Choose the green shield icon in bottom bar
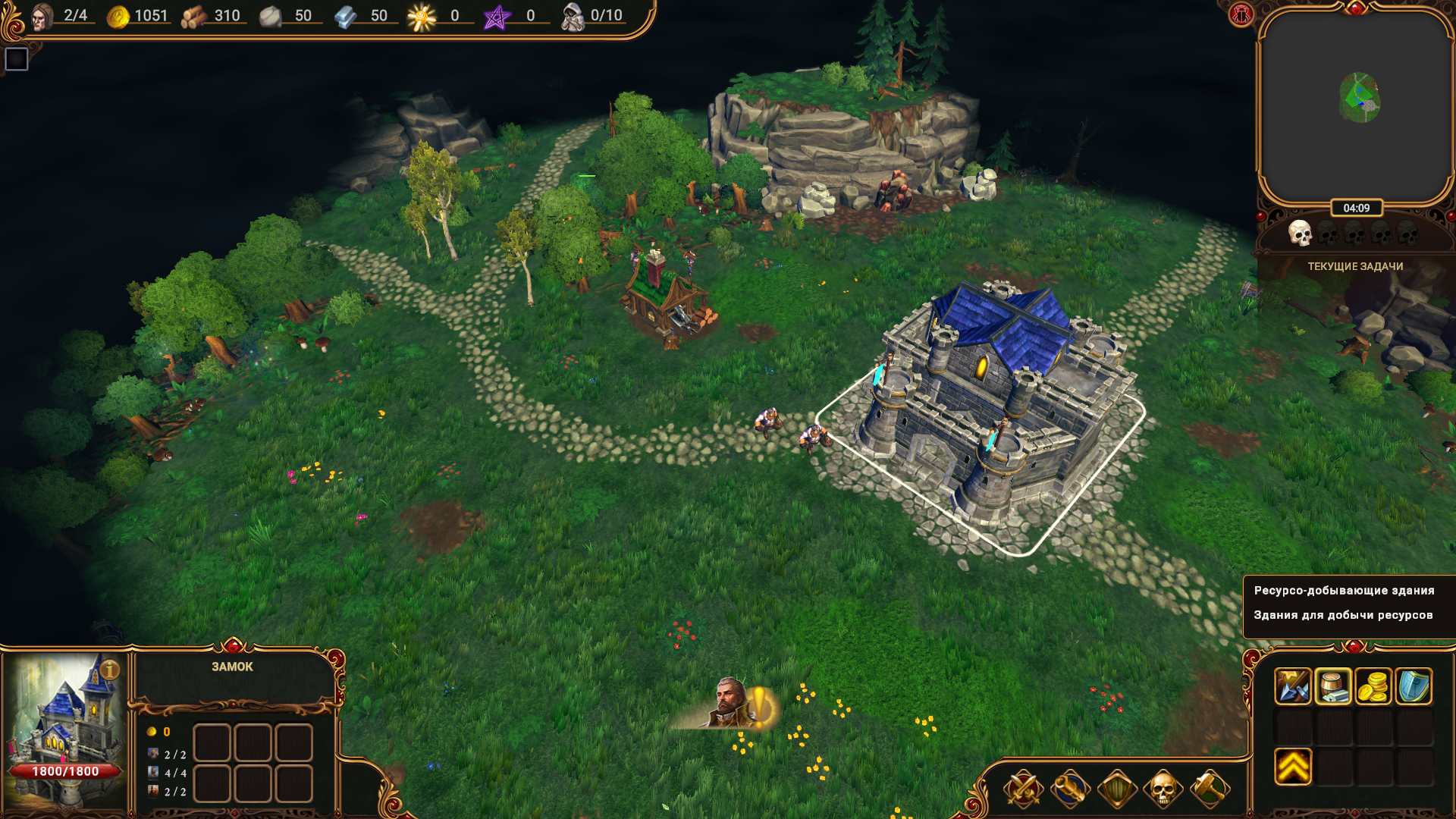Screen dimensions: 1456x819 (1116, 789)
